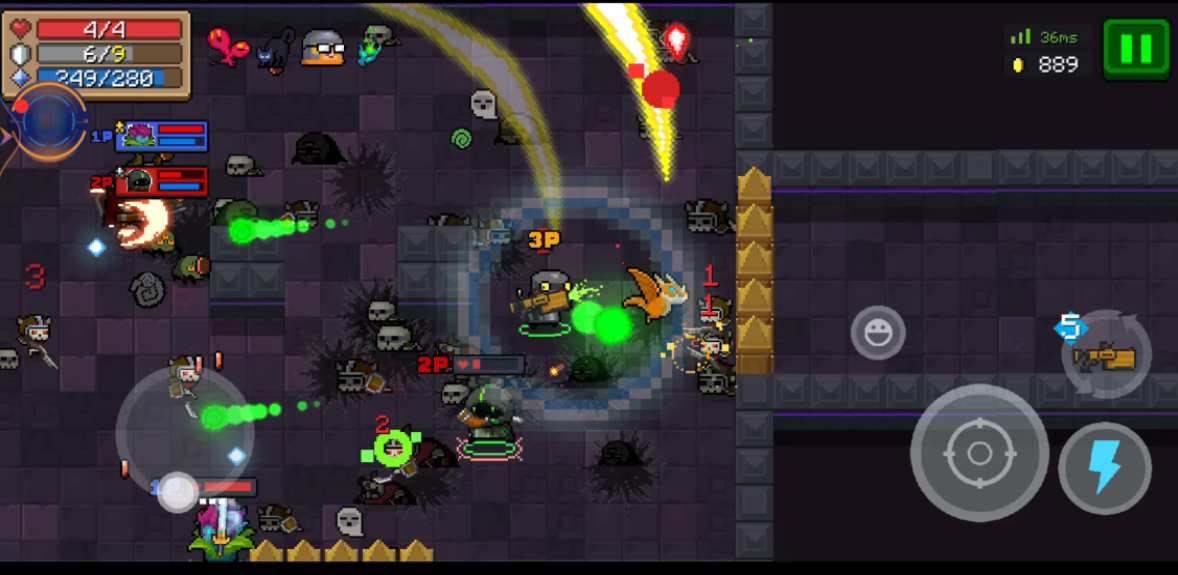
Task: Open the smiley face emote menu
Action: tap(878, 333)
